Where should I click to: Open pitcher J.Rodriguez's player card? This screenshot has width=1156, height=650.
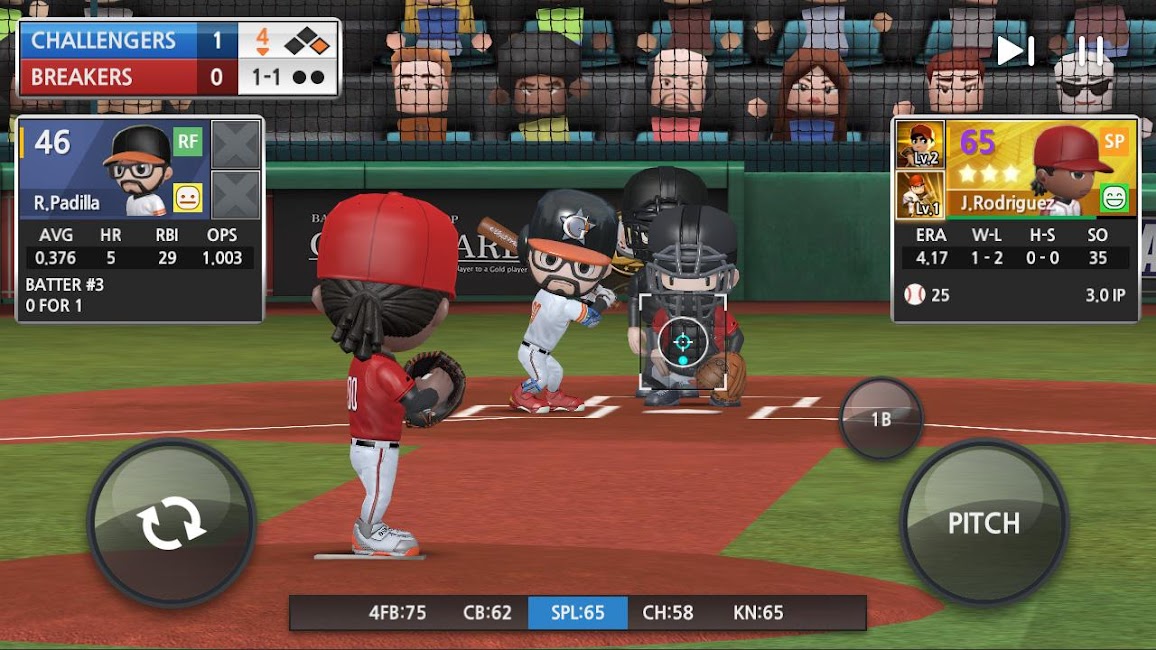click(x=1040, y=168)
